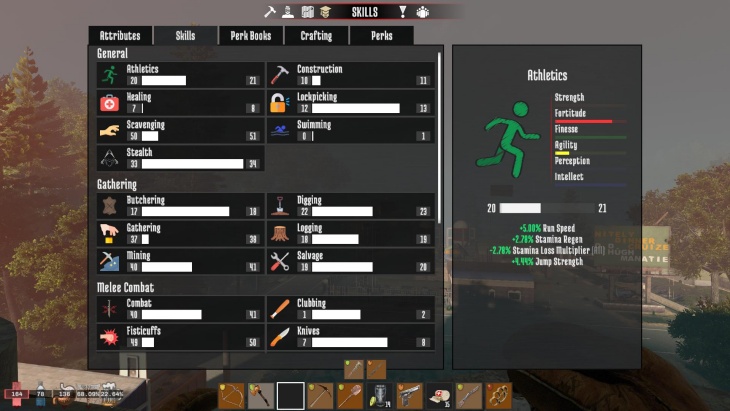Open the map icon in top bar
730x411 pixels.
pos(308,12)
